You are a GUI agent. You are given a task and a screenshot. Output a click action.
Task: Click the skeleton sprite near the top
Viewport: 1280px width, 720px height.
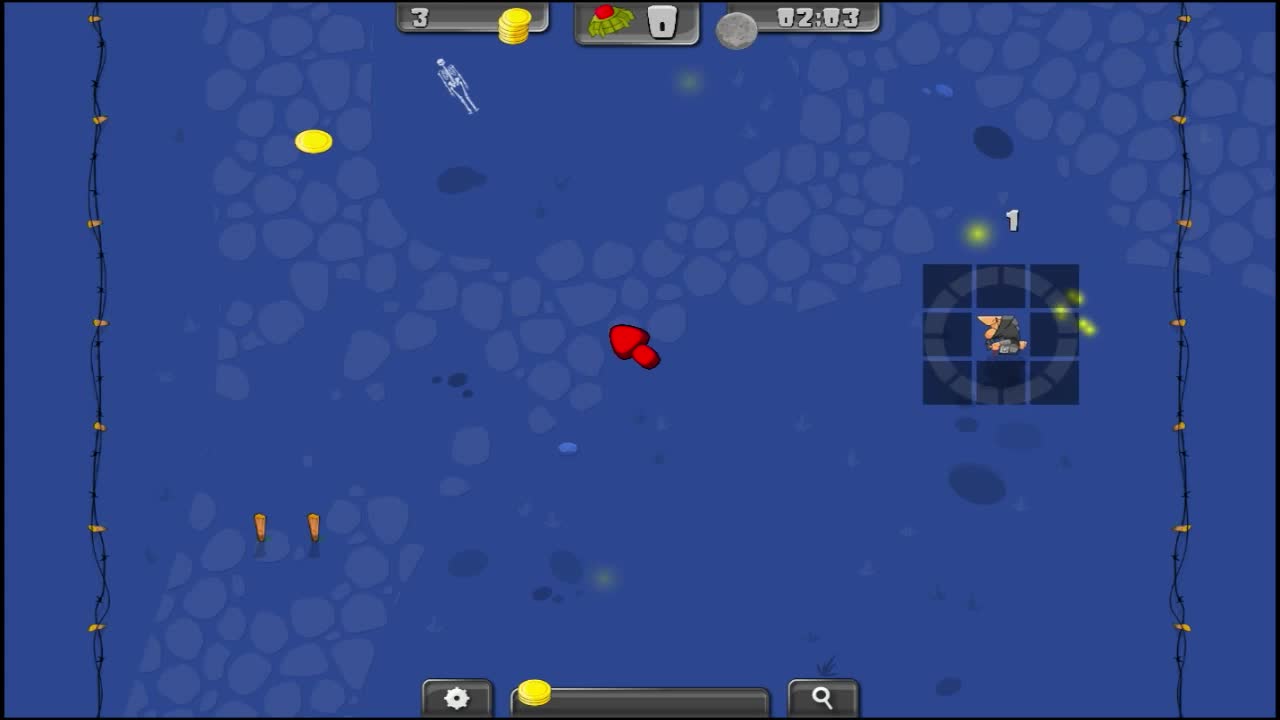pos(458,88)
